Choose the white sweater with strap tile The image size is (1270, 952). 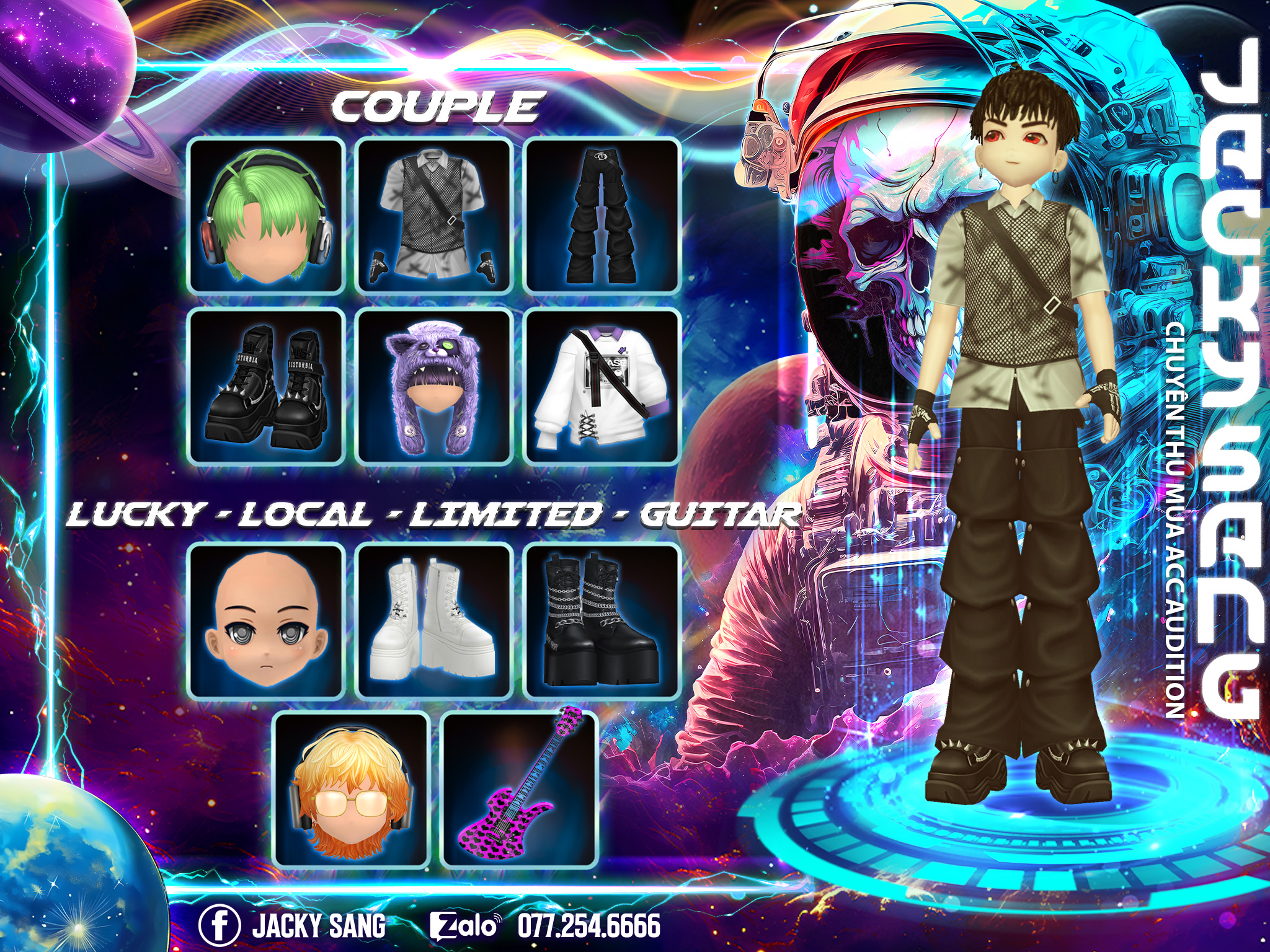pyautogui.click(x=602, y=386)
